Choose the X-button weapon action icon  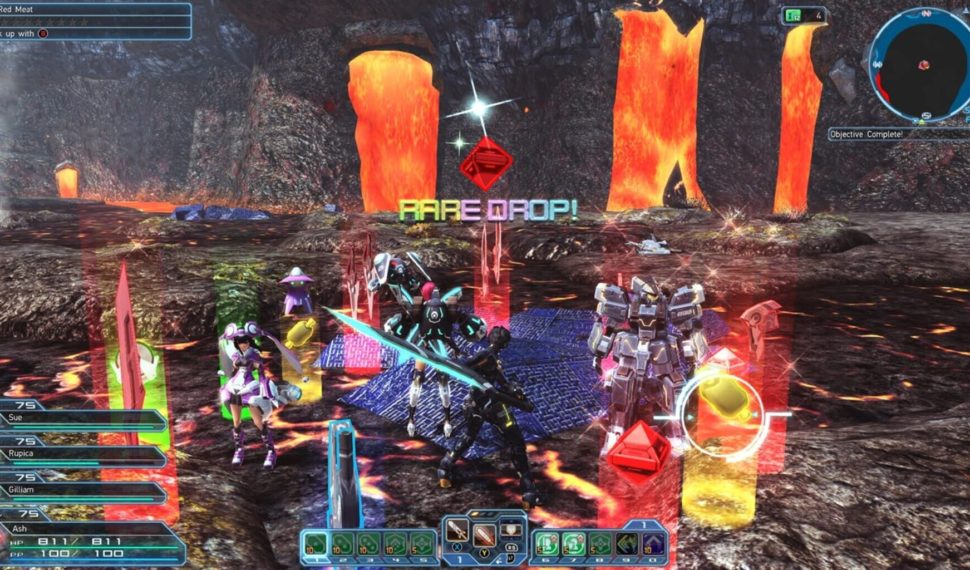tap(458, 533)
